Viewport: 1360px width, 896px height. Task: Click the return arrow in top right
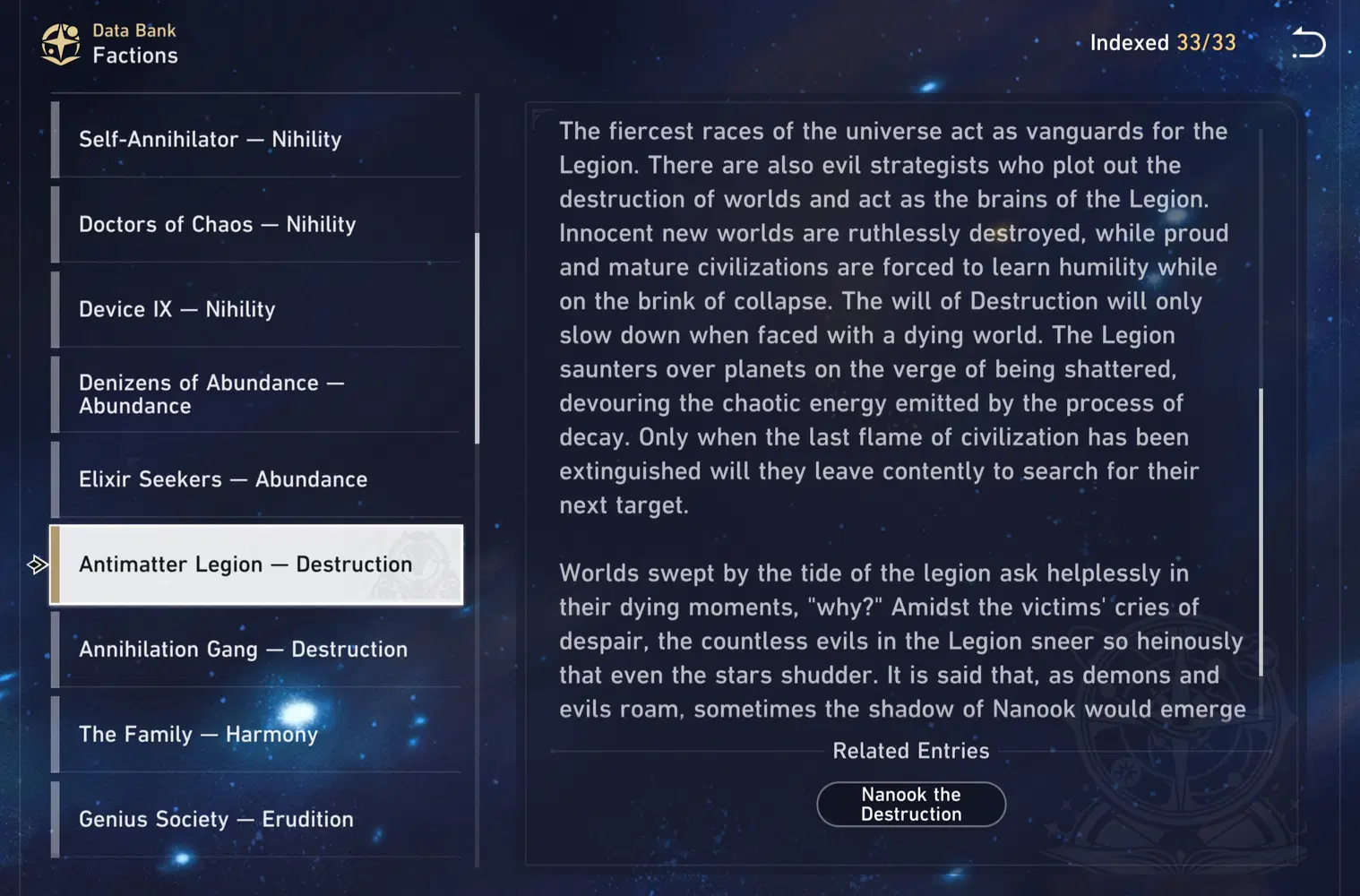pyautogui.click(x=1308, y=43)
